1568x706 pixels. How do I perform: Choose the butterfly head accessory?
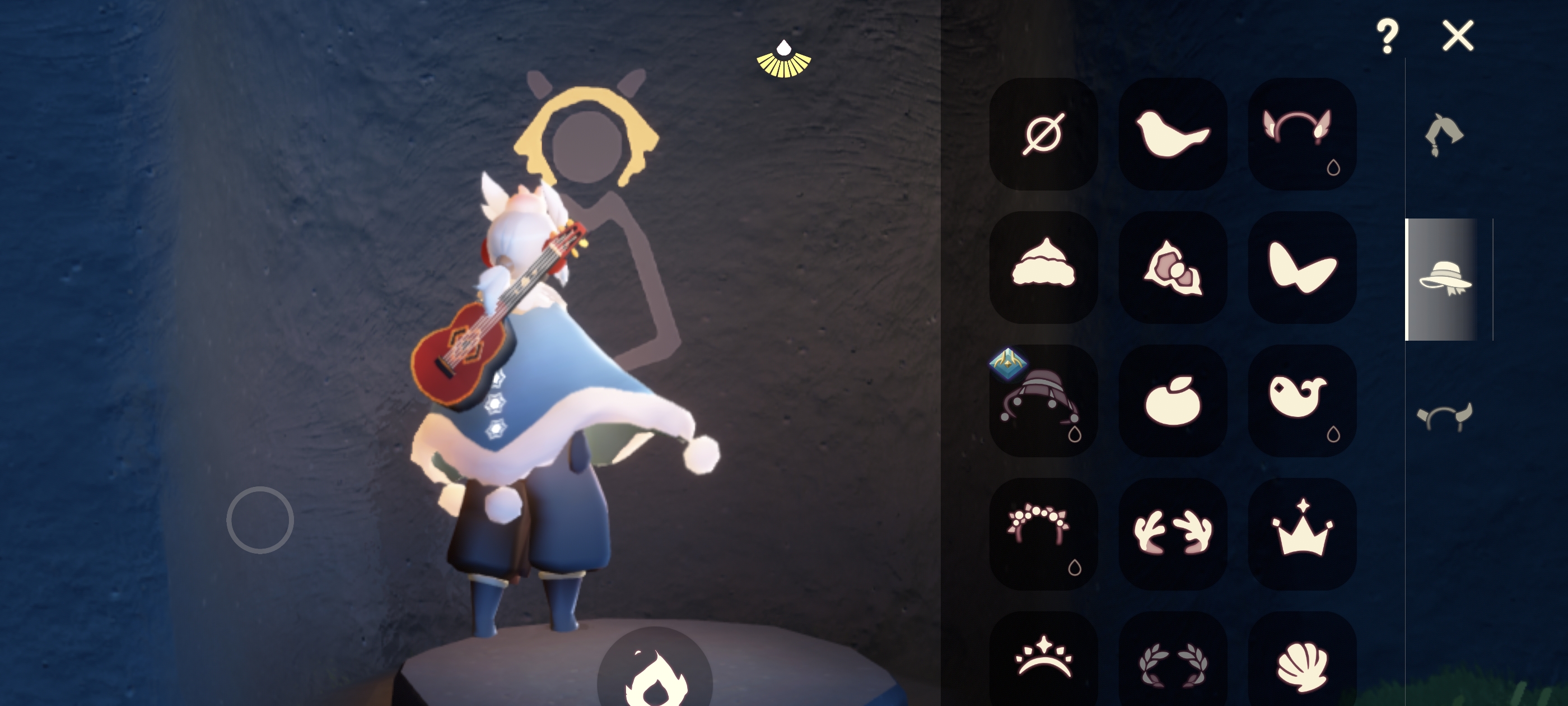pyautogui.click(x=1301, y=267)
